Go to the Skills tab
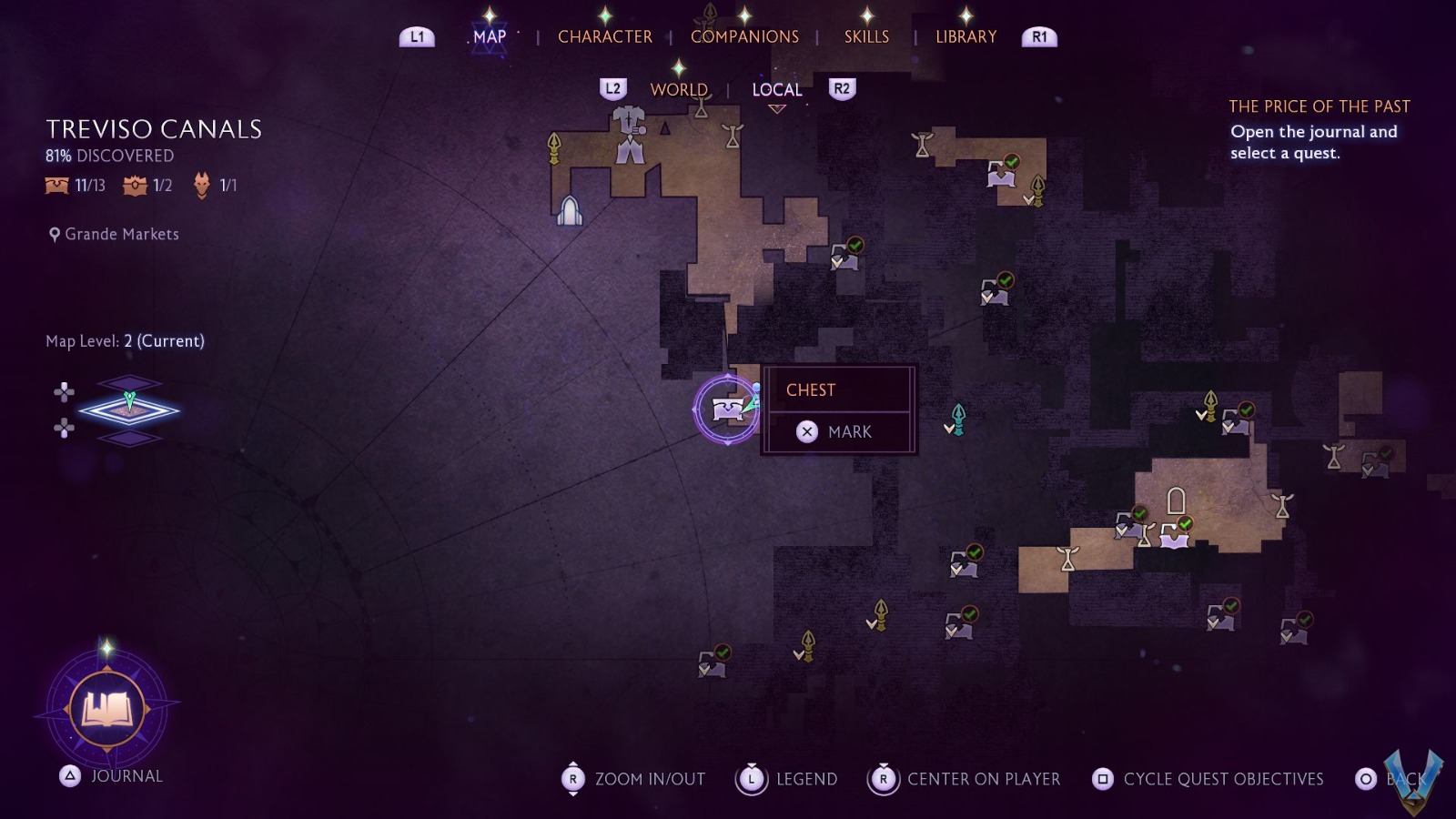This screenshot has width=1456, height=819. click(866, 36)
